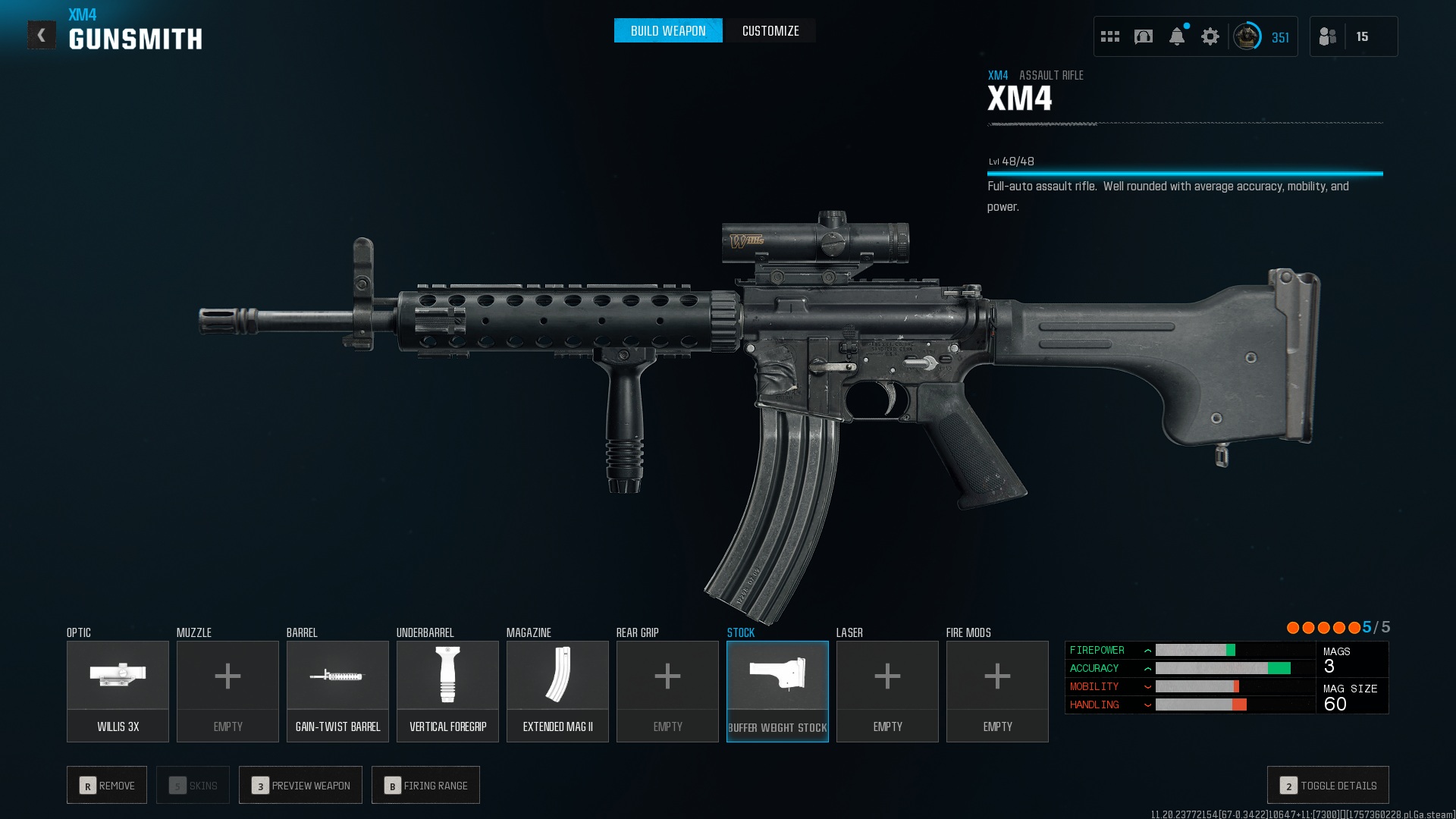
Task: Open settings gear icon
Action: pyautogui.click(x=1210, y=36)
